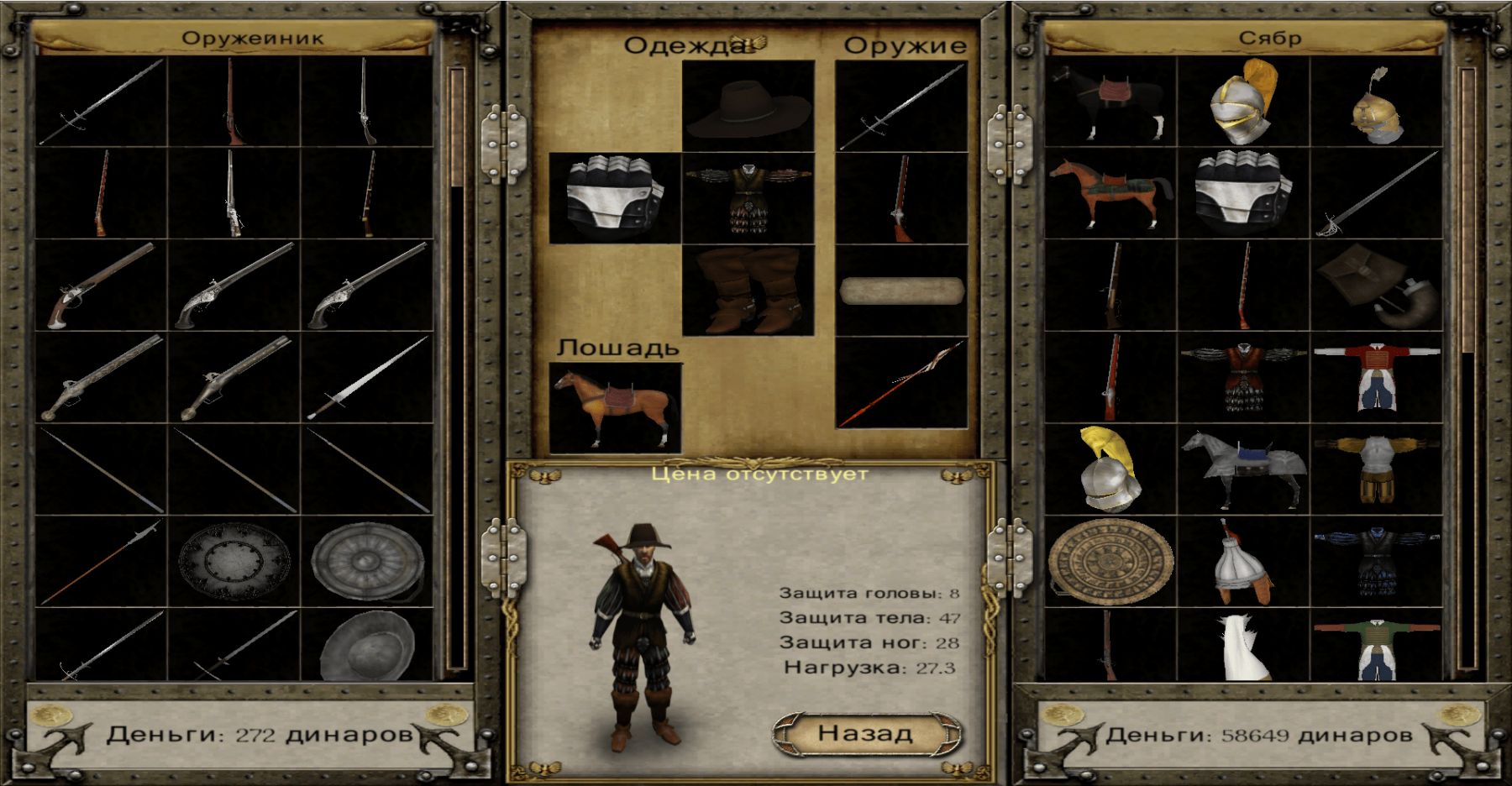This screenshot has width=1512, height=786.
Task: Select the black horse in Сябр's inventory
Action: [1110, 102]
